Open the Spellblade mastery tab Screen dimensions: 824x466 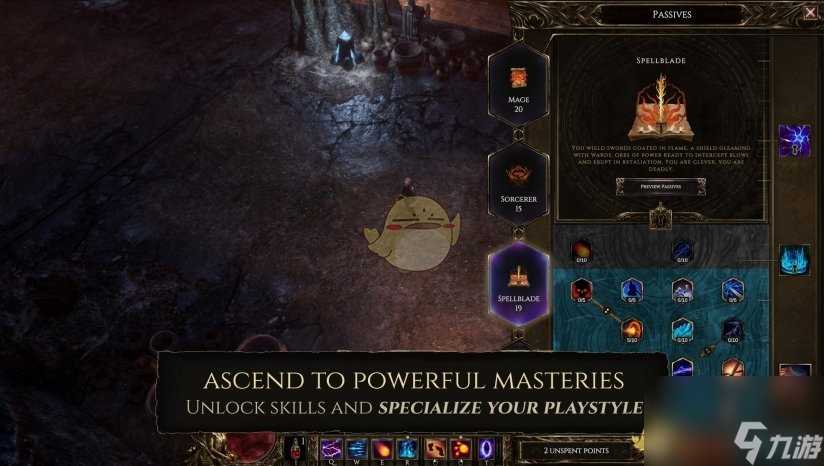click(518, 282)
